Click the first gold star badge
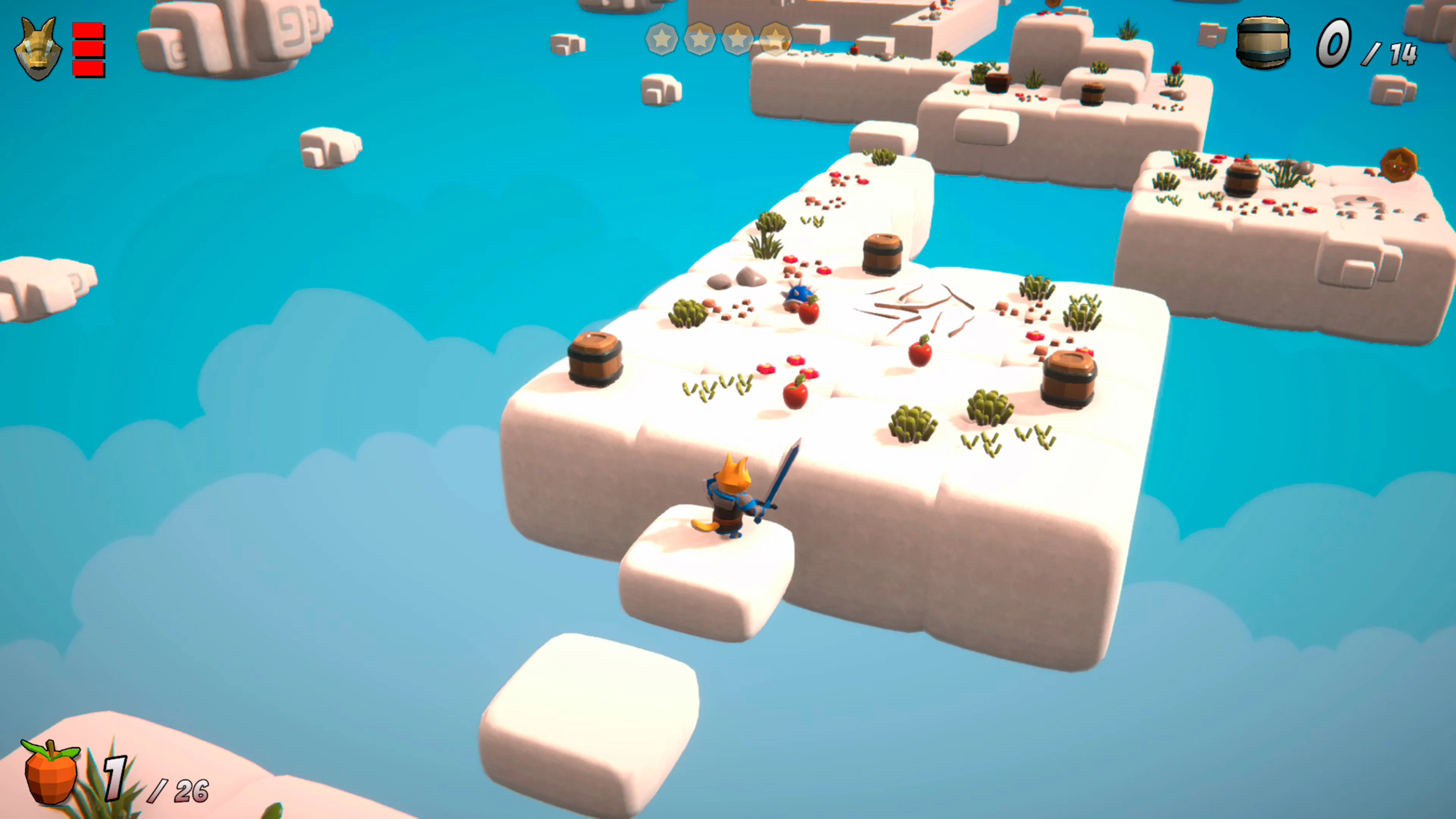 pyautogui.click(x=662, y=39)
